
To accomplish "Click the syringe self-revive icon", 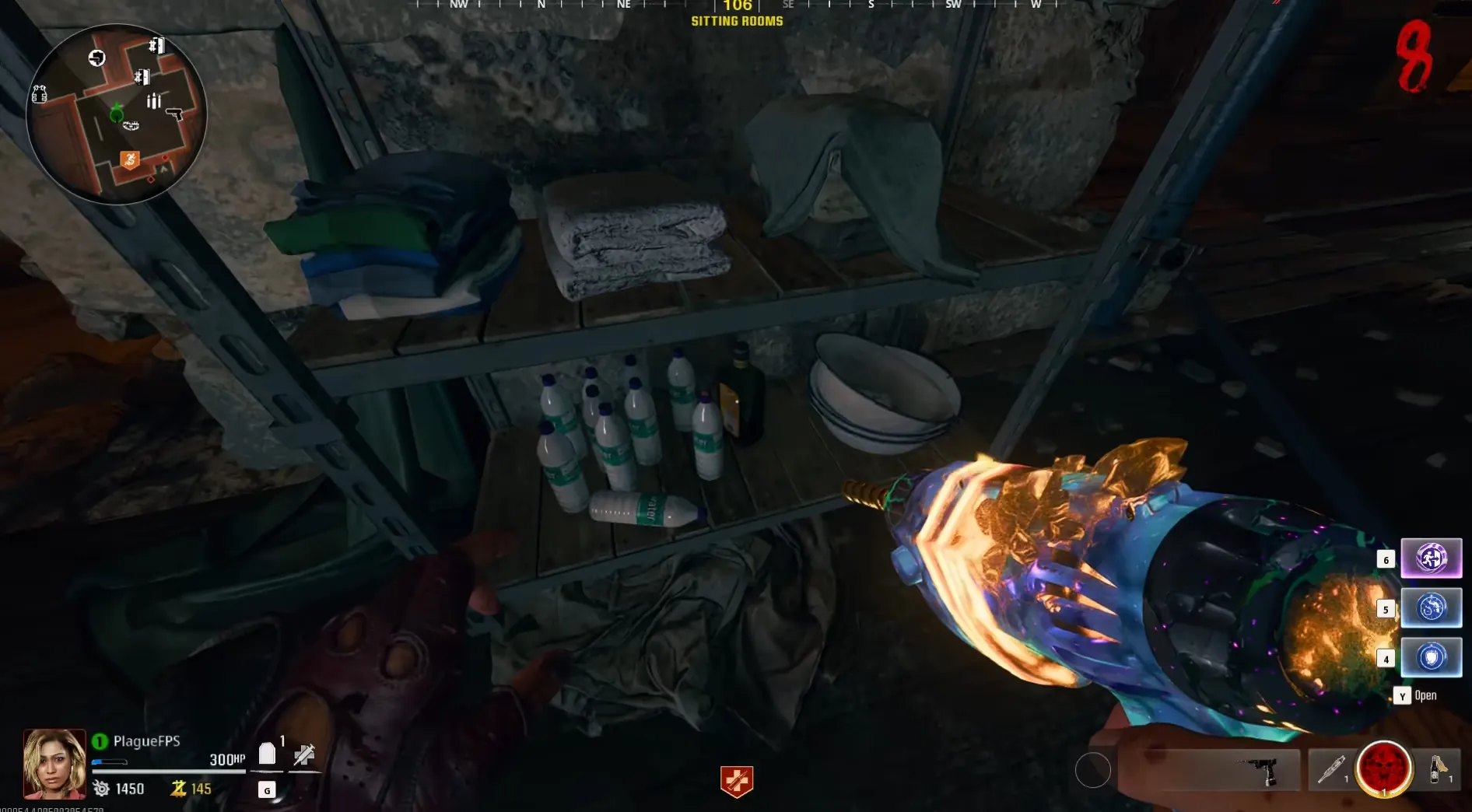I will 304,754.
